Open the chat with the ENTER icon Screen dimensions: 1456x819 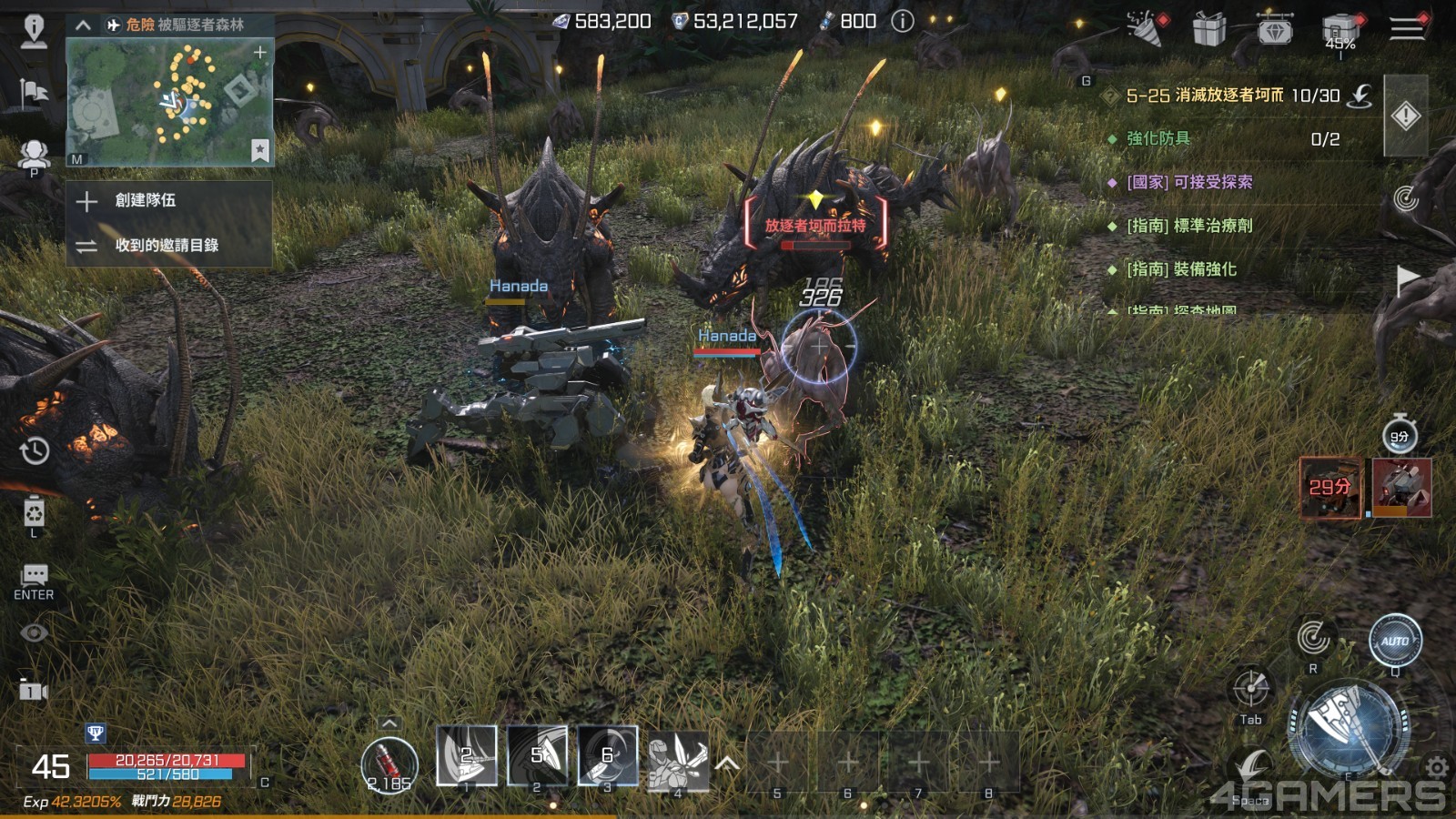35,580
